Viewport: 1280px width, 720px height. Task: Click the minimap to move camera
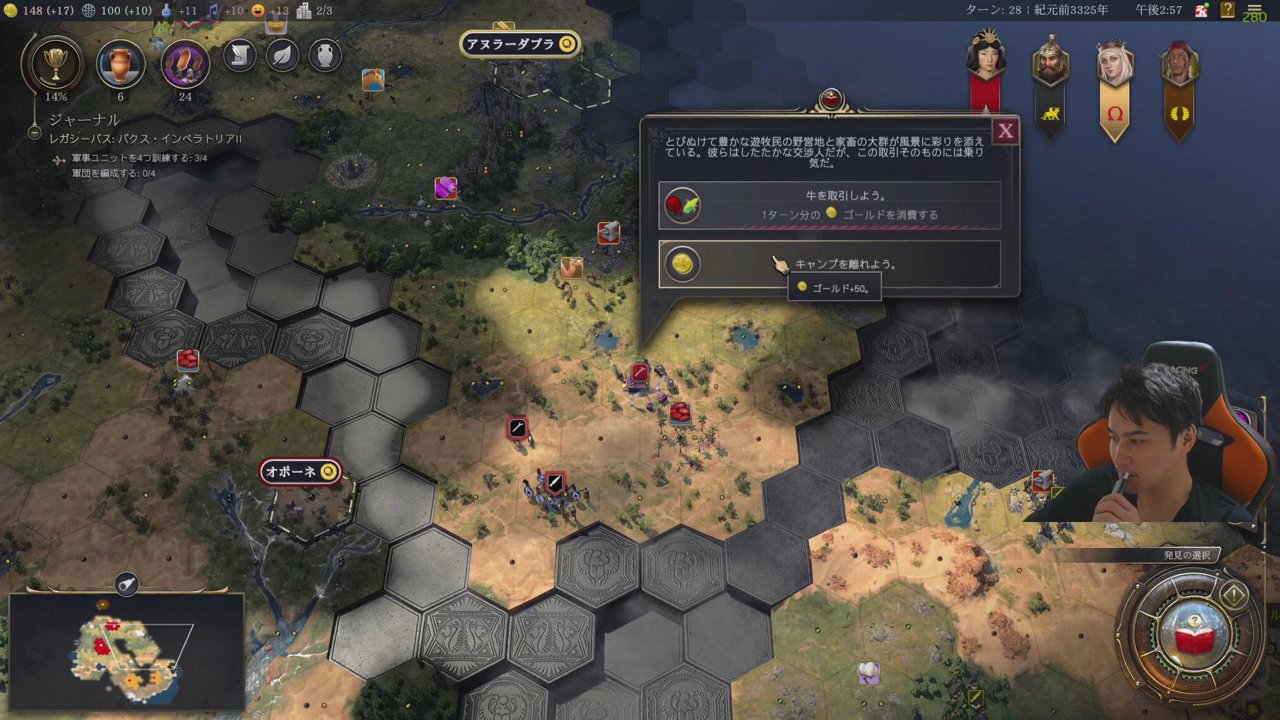coord(127,650)
